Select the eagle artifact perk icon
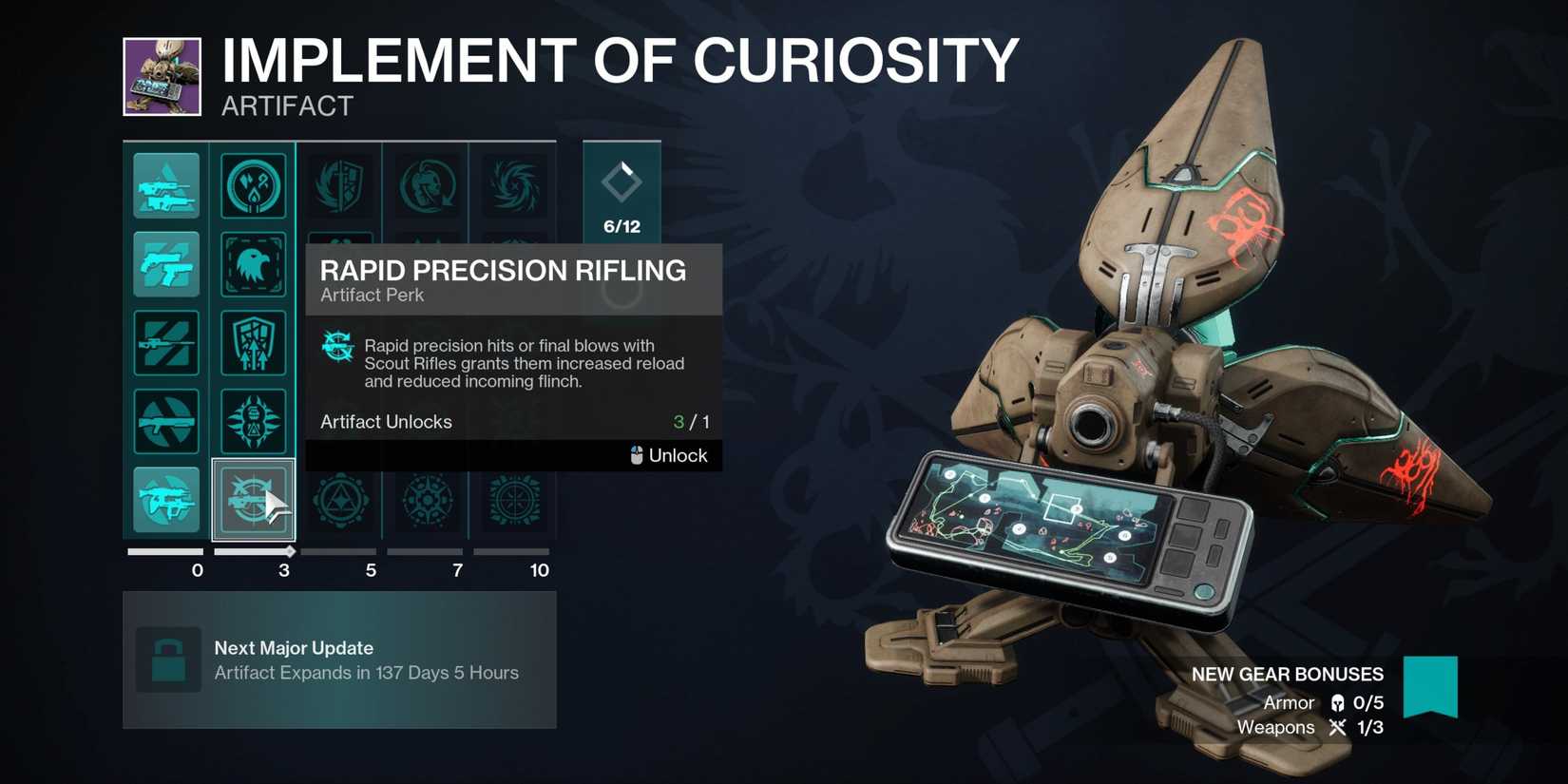This screenshot has height=784, width=1568. point(254,265)
